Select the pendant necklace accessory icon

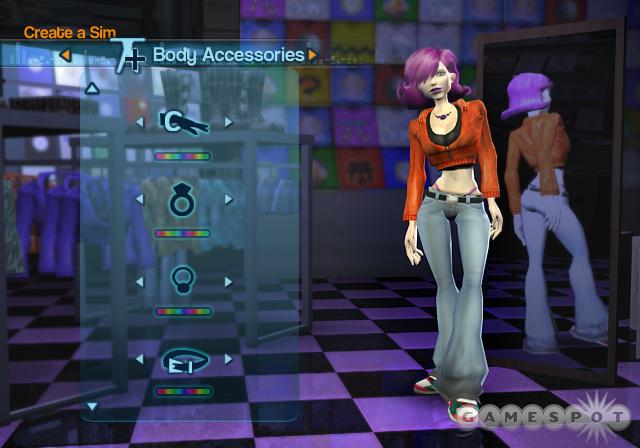[183, 279]
